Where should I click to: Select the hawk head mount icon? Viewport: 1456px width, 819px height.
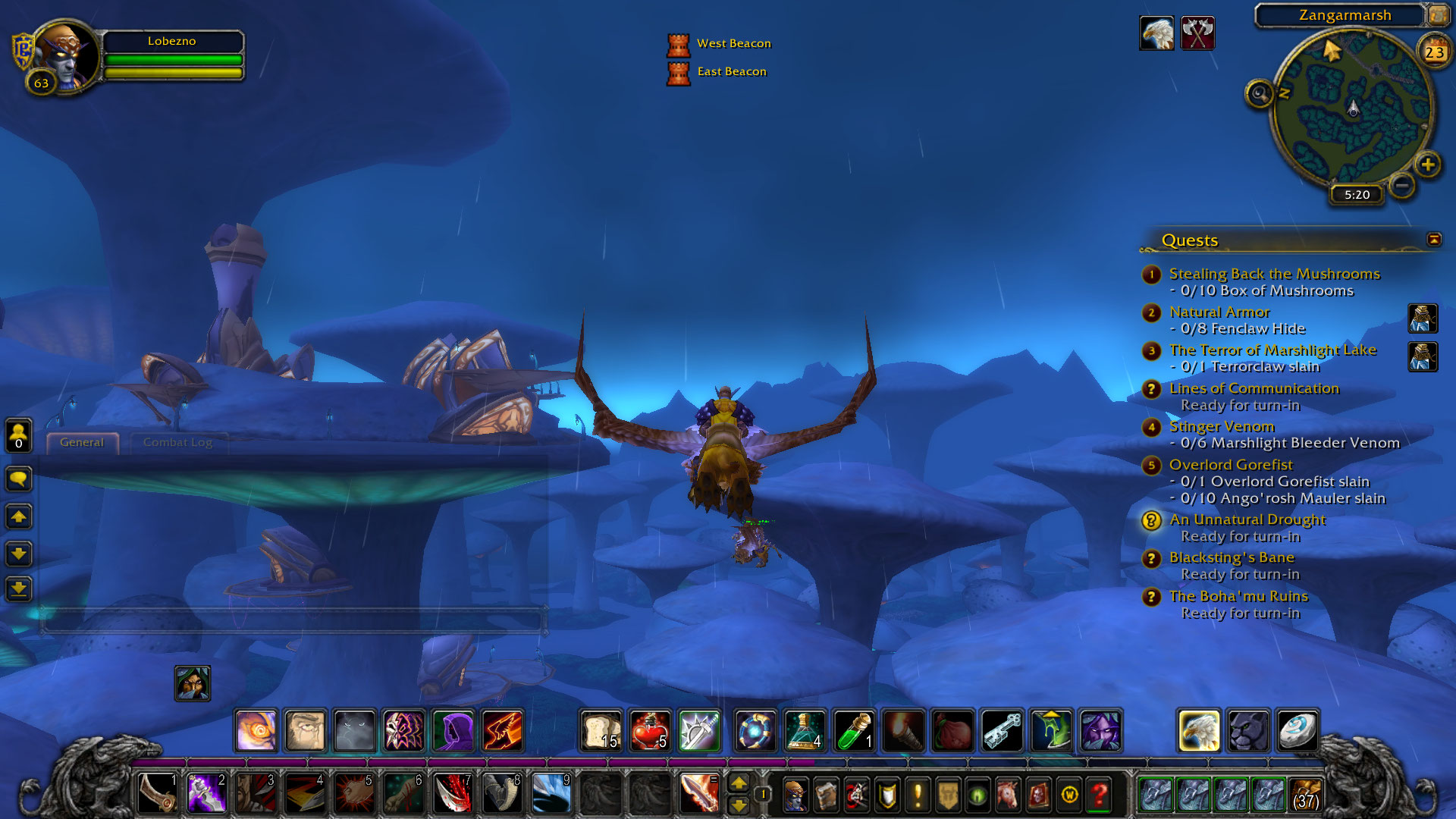1199,732
